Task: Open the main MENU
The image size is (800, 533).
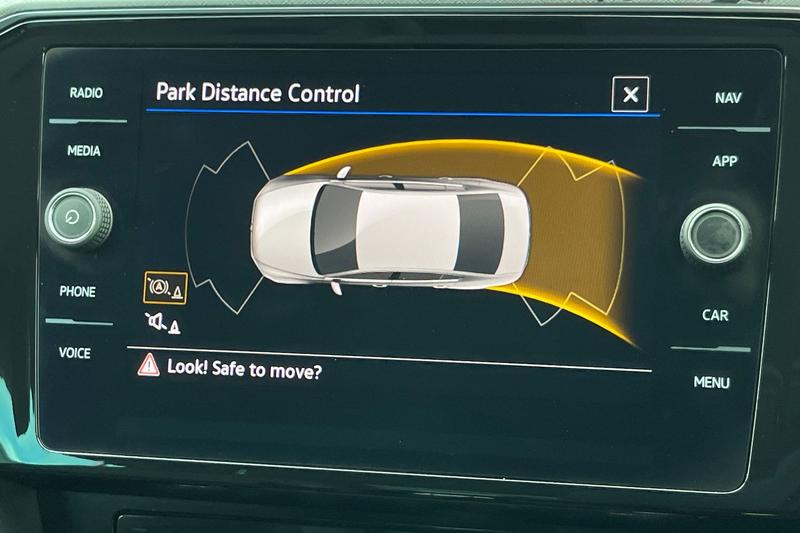Action: tap(712, 382)
